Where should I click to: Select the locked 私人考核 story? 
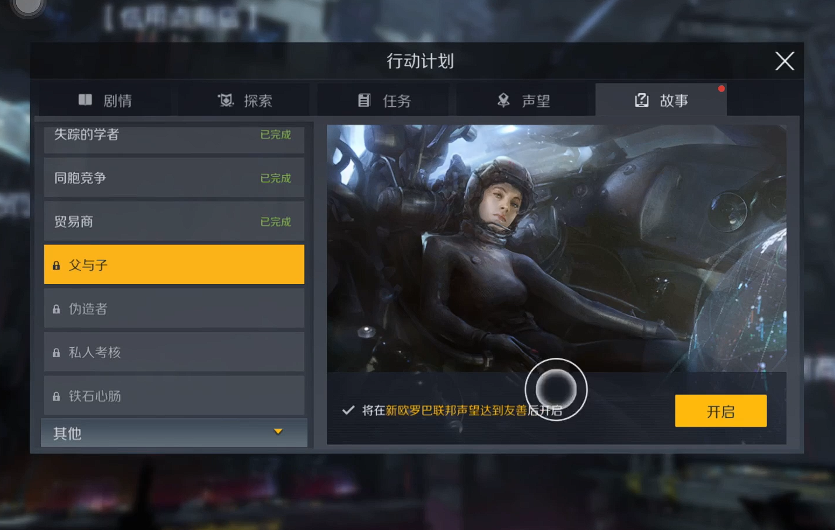(x=173, y=352)
